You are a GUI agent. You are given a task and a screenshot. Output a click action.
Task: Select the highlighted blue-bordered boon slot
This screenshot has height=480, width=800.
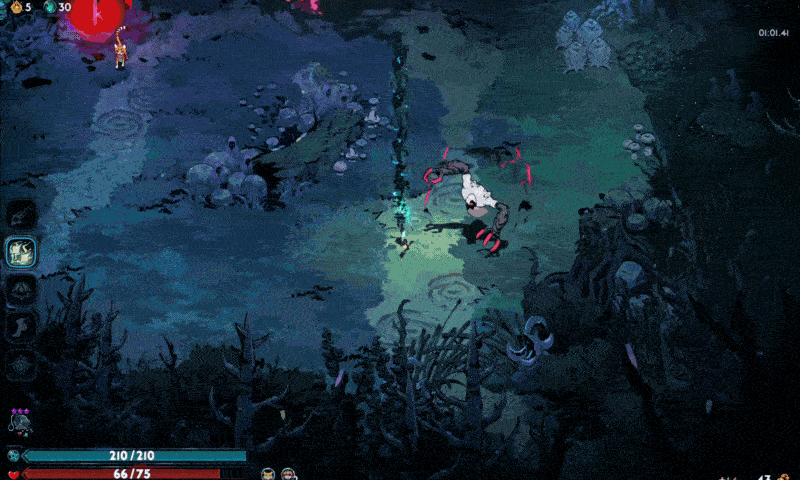click(x=21, y=251)
